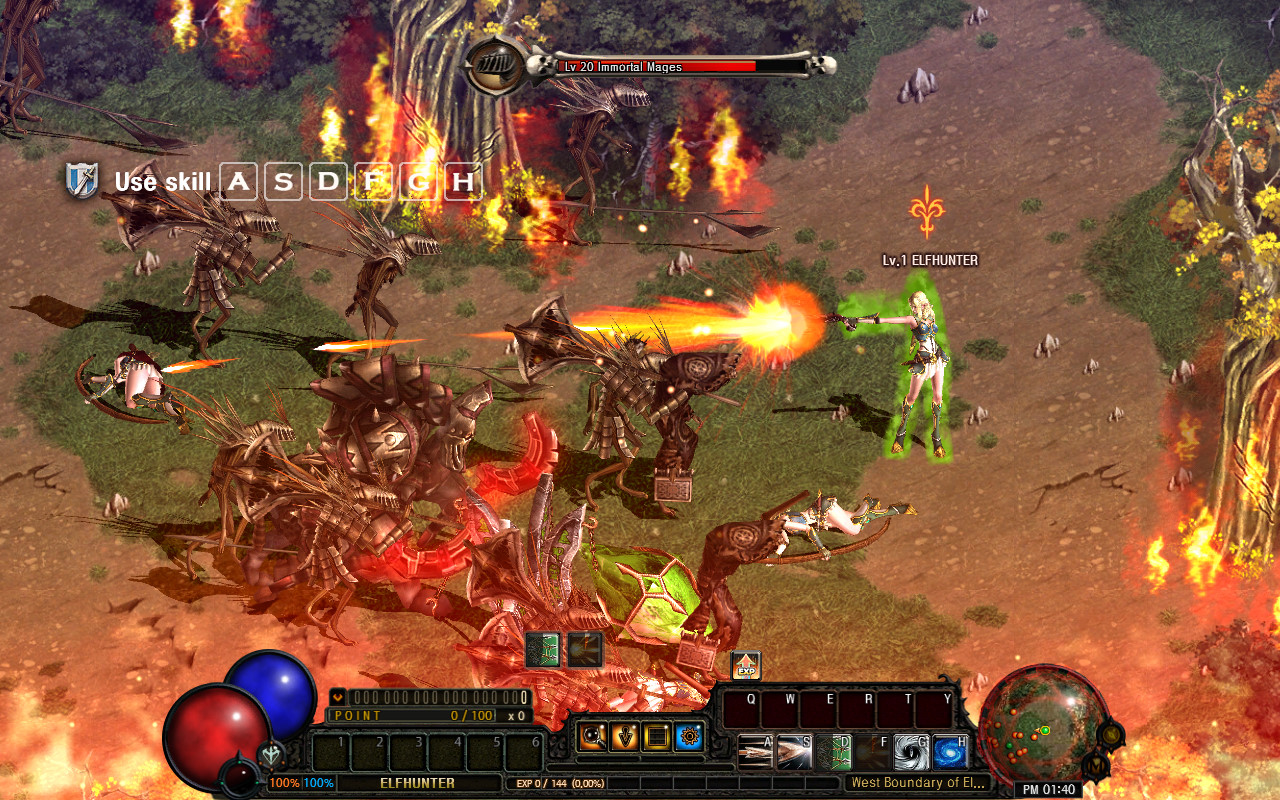Open the world map via the M icon

[1096, 765]
